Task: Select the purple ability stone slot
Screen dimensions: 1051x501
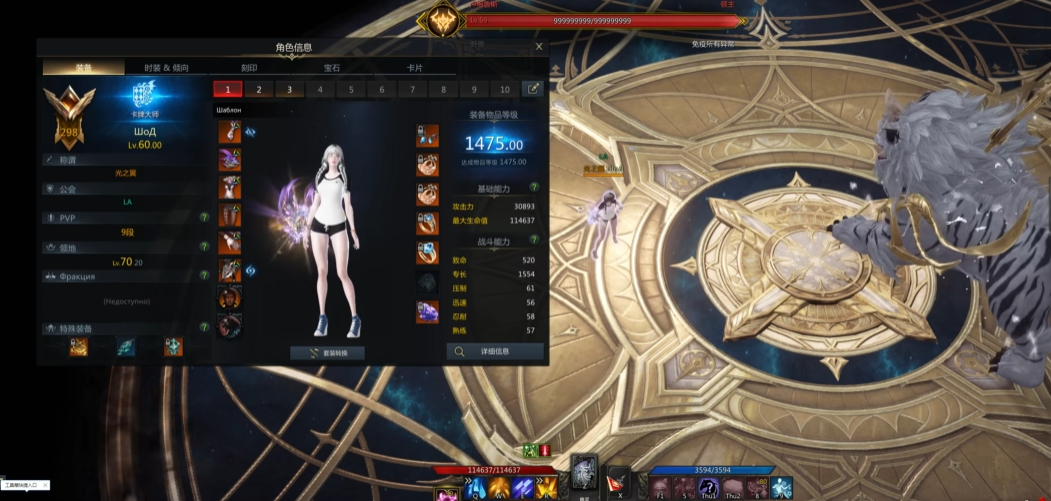Action: 427,311
